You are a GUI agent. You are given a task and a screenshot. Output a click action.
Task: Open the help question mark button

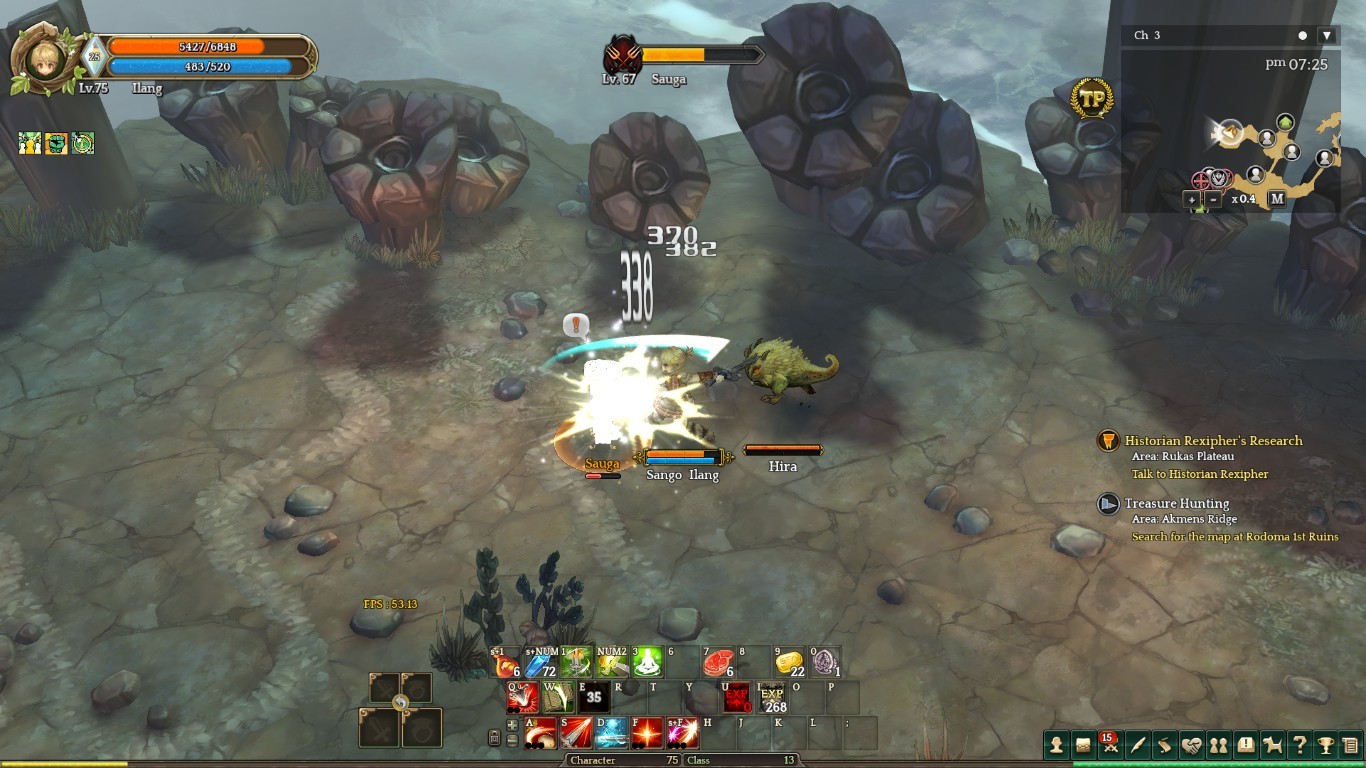pyautogui.click(x=1299, y=745)
